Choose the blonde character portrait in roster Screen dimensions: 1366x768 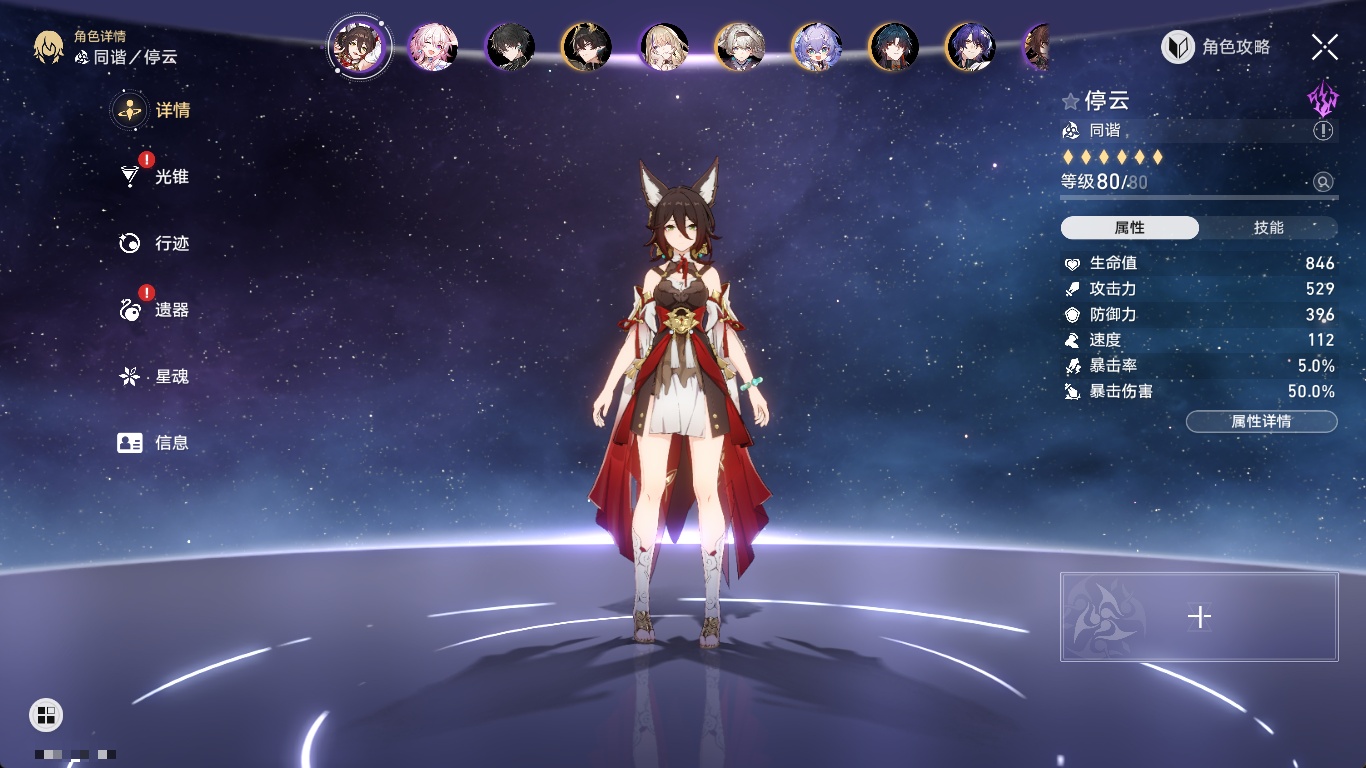663,47
